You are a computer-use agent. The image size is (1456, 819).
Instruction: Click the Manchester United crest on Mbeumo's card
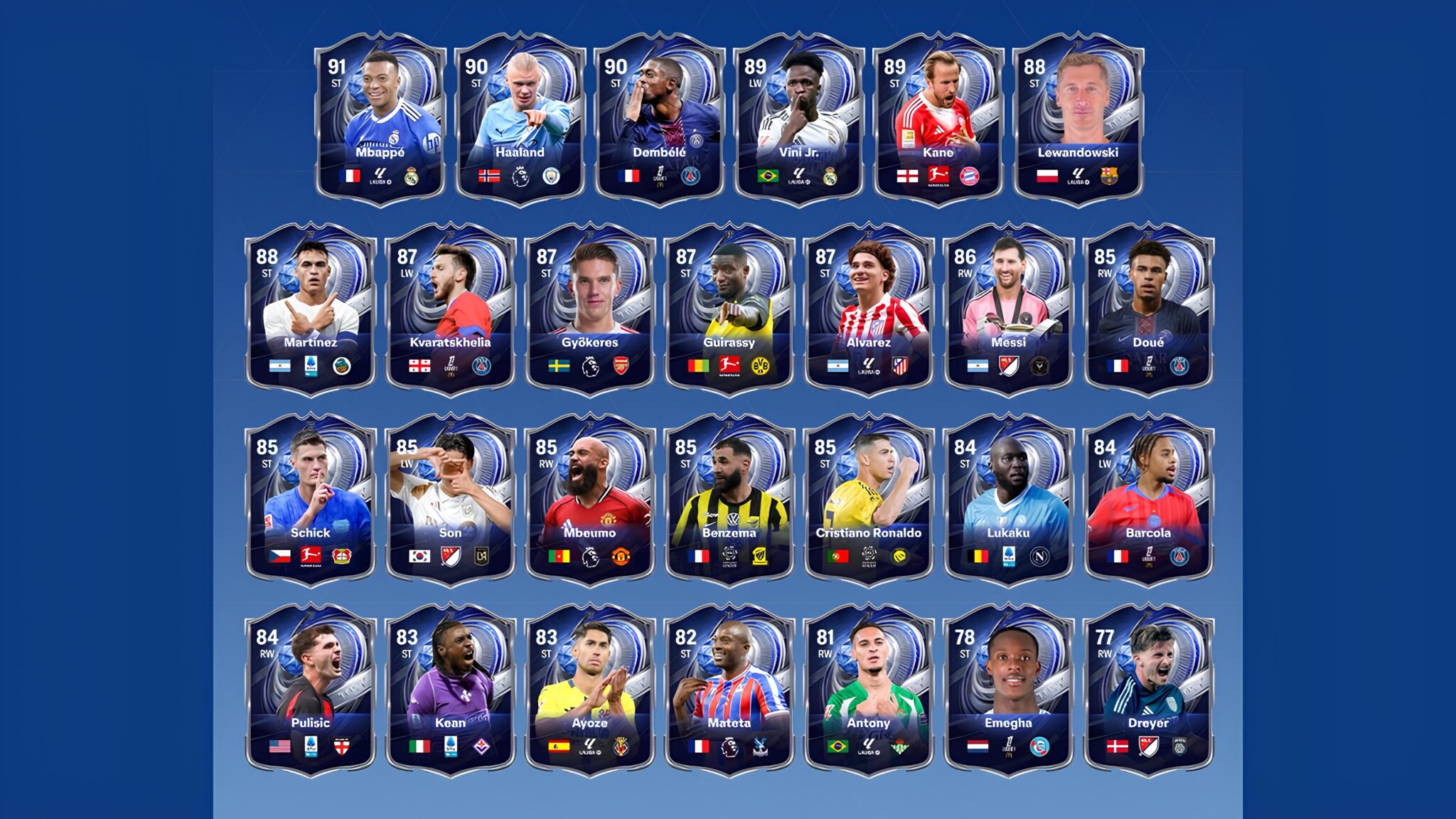click(621, 557)
